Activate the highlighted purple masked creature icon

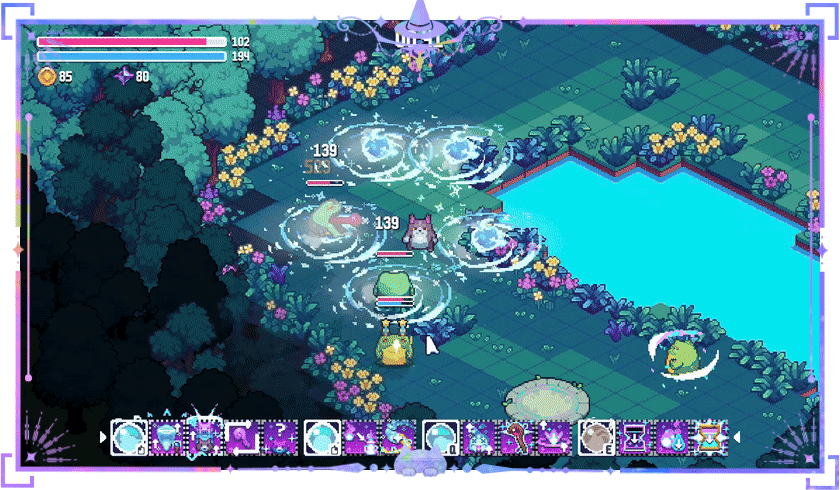[x=206, y=438]
